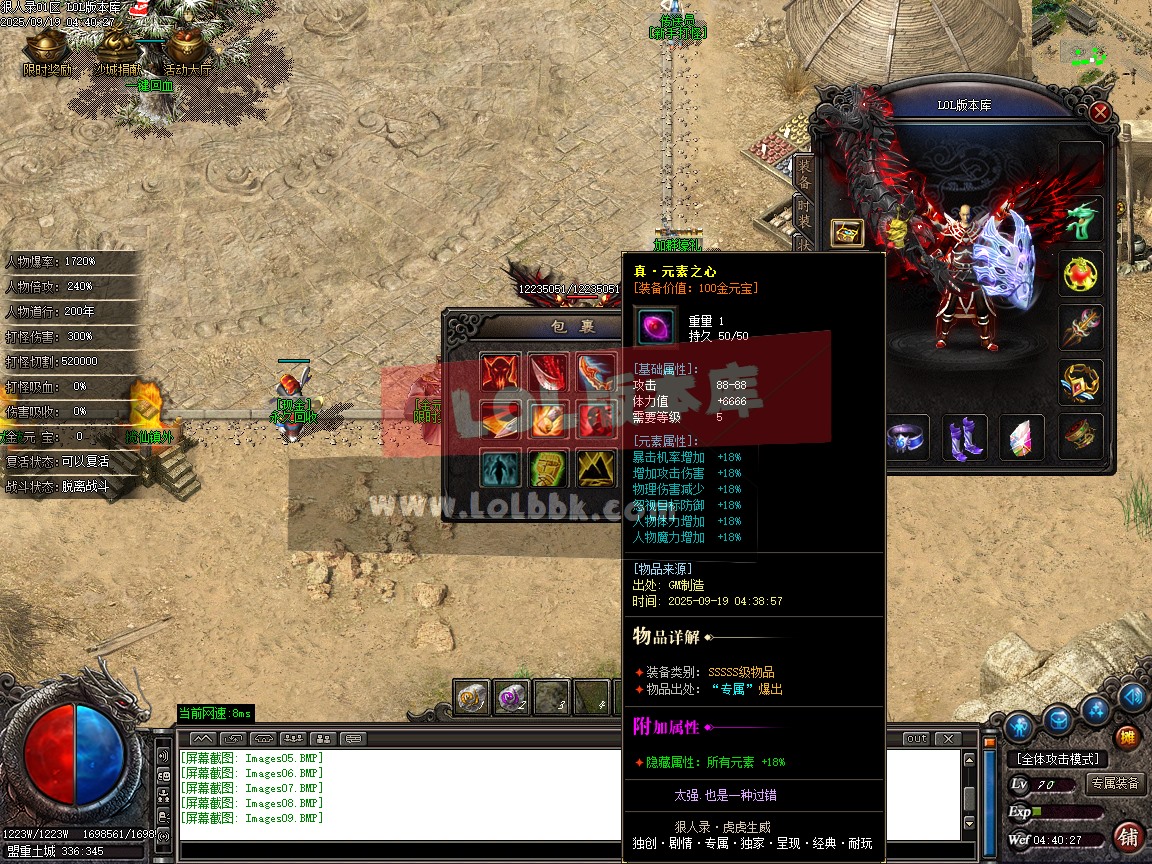The image size is (1152, 864).
Task: Click the purple boots equipment slot
Action: click(x=965, y=438)
